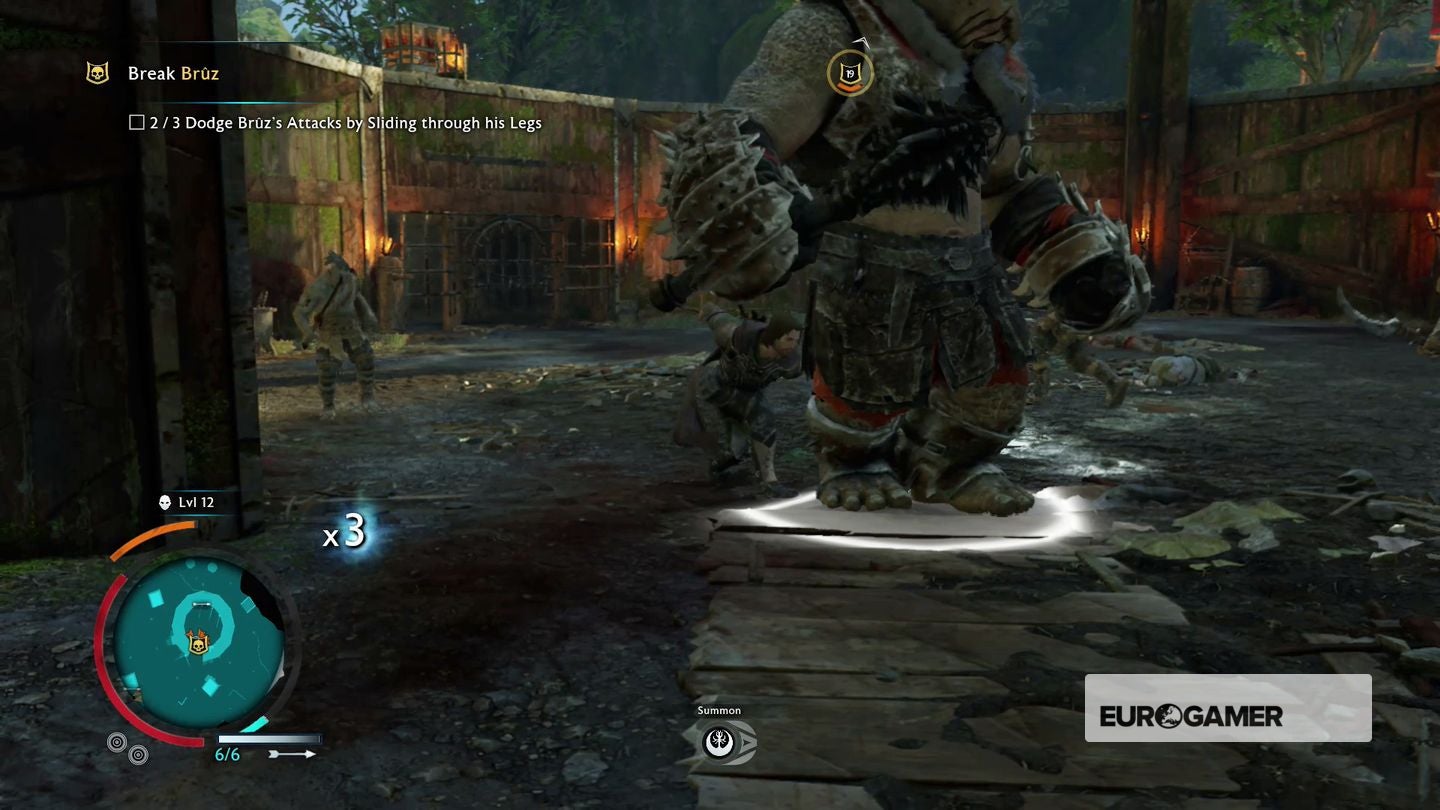Image resolution: width=1440 pixels, height=810 pixels.
Task: Select the elf-shot arrow icon near the ammo bar
Action: (292, 753)
